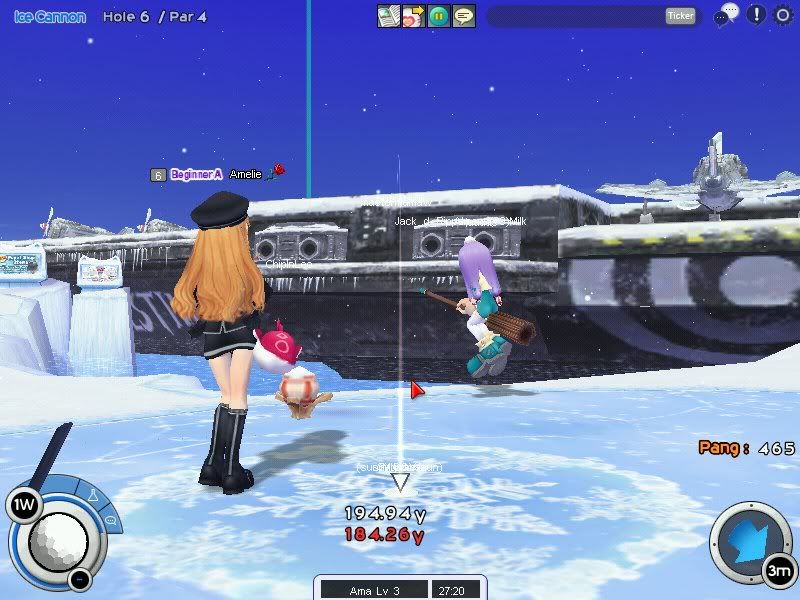Open the speech bubble tab on the club dial
Screen dimensions: 800x600
click(109, 521)
